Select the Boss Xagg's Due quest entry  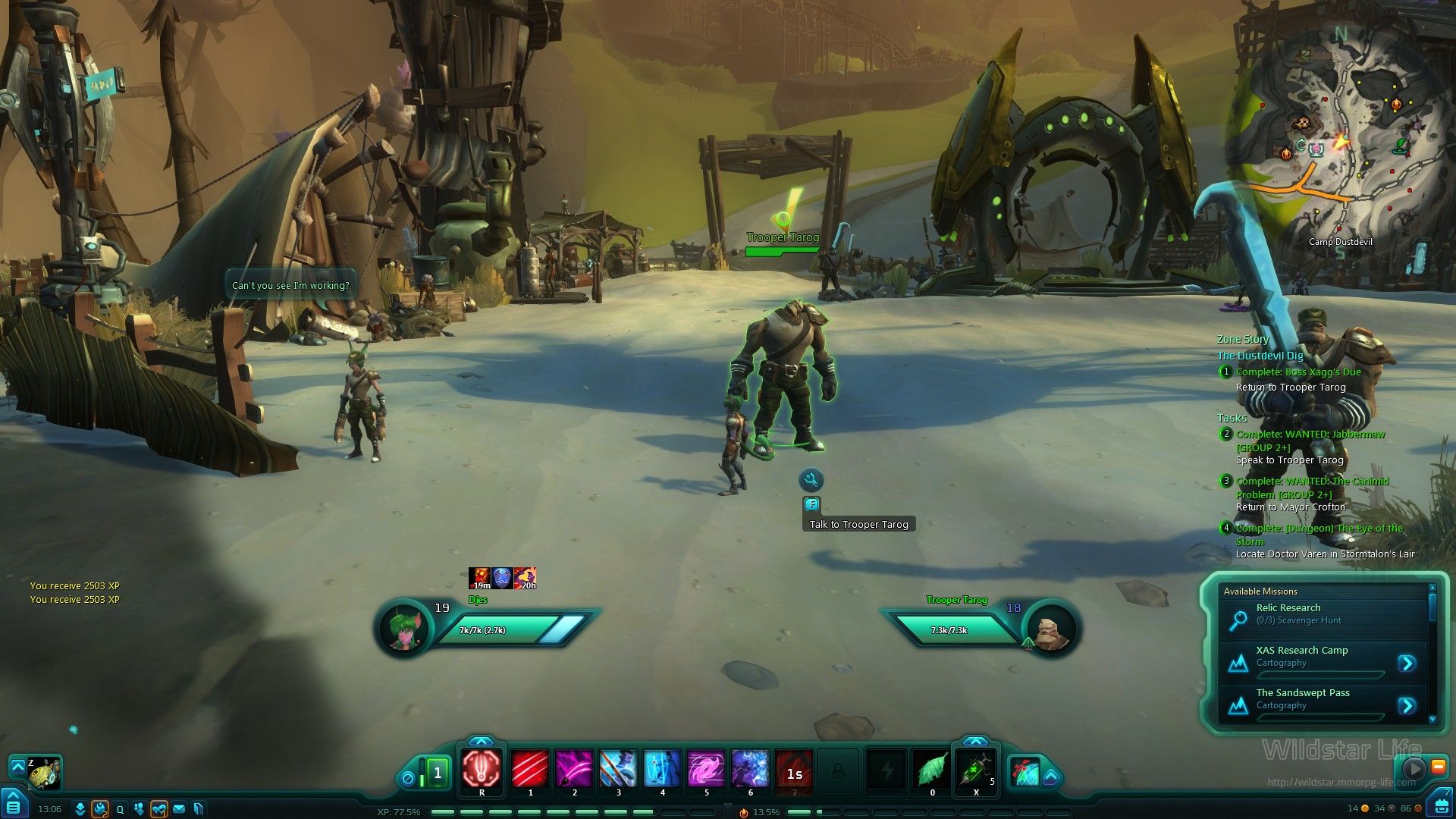tap(1298, 372)
